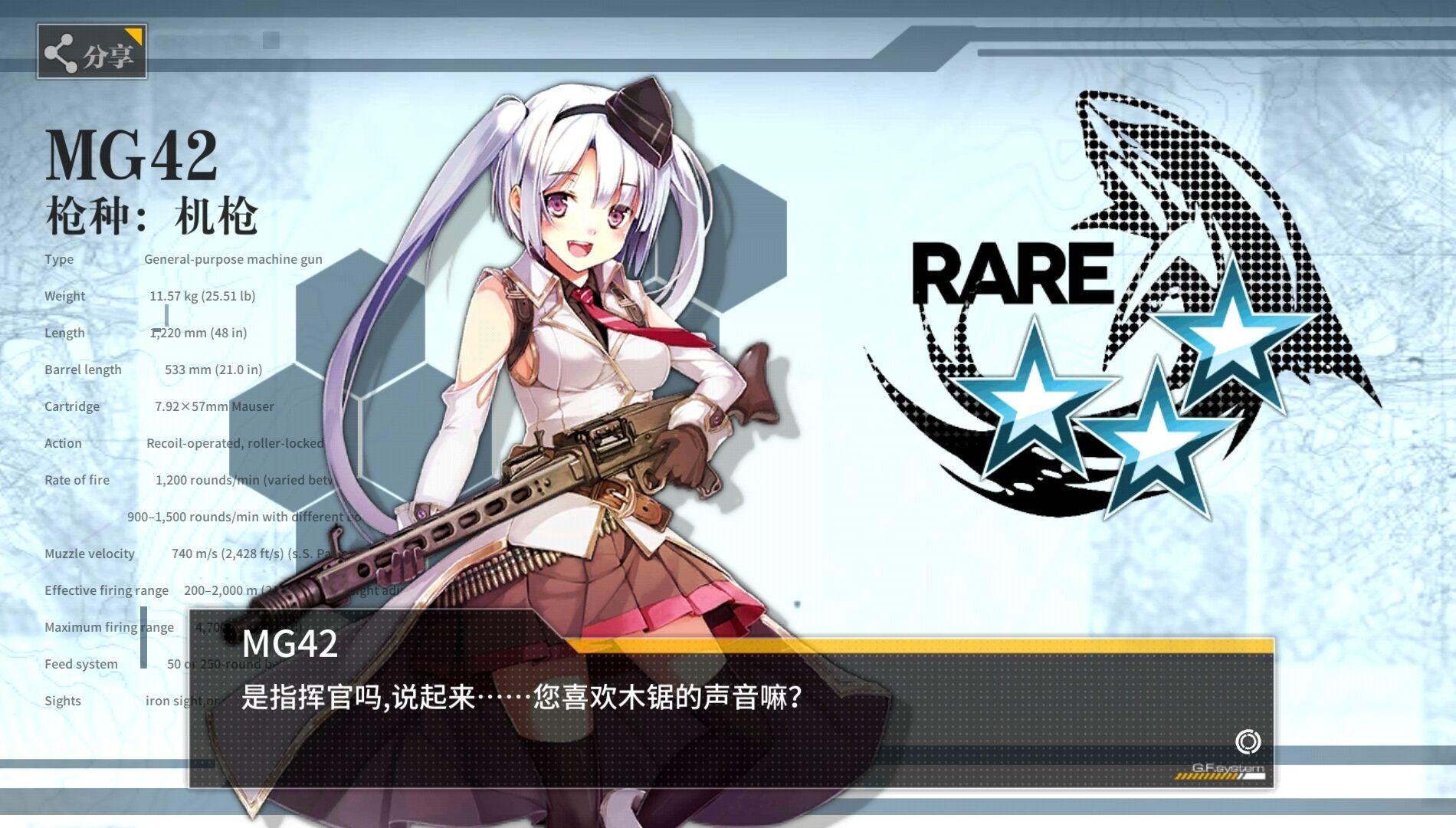Image resolution: width=1456 pixels, height=828 pixels.
Task: Expand the Feed system specification line
Action: coord(83,664)
